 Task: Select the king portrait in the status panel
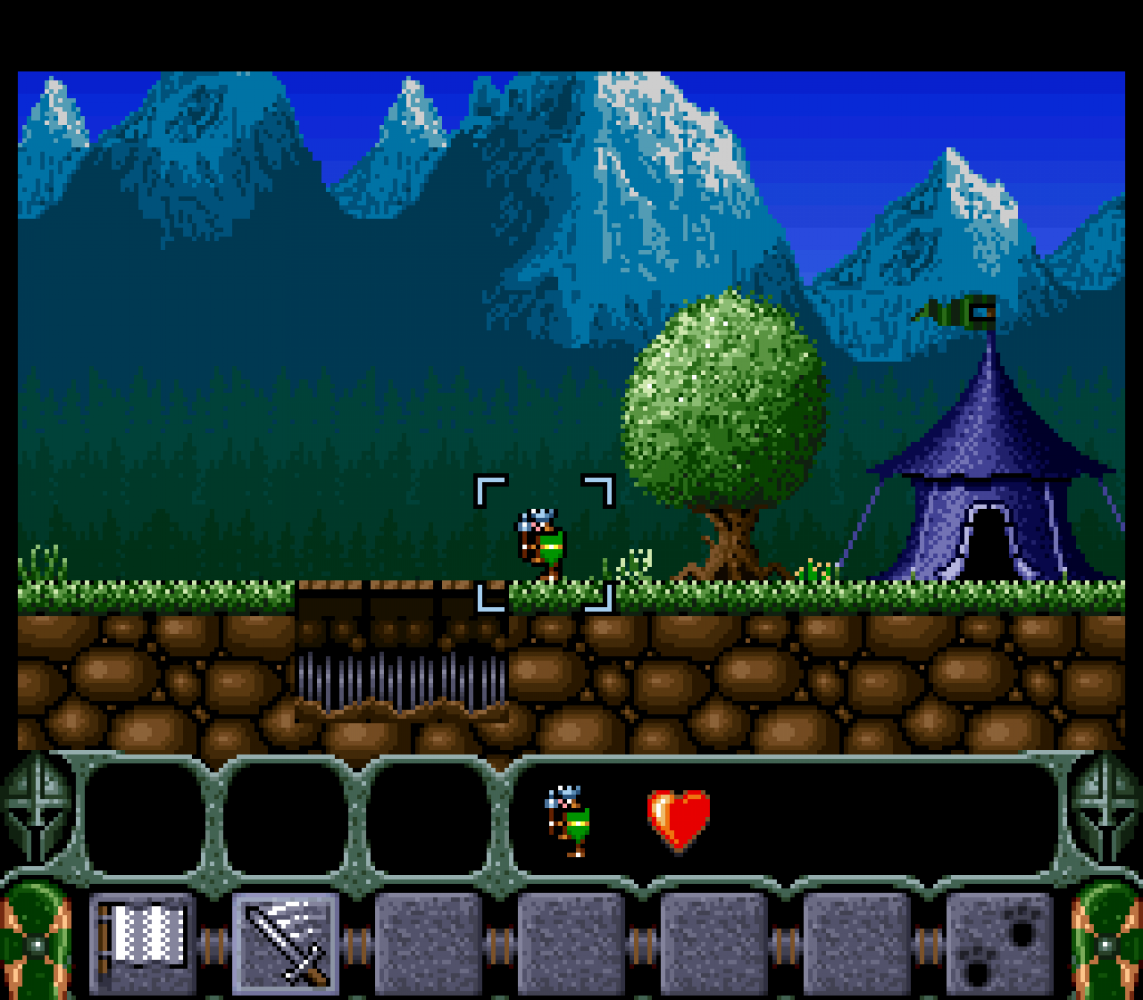click(x=568, y=820)
